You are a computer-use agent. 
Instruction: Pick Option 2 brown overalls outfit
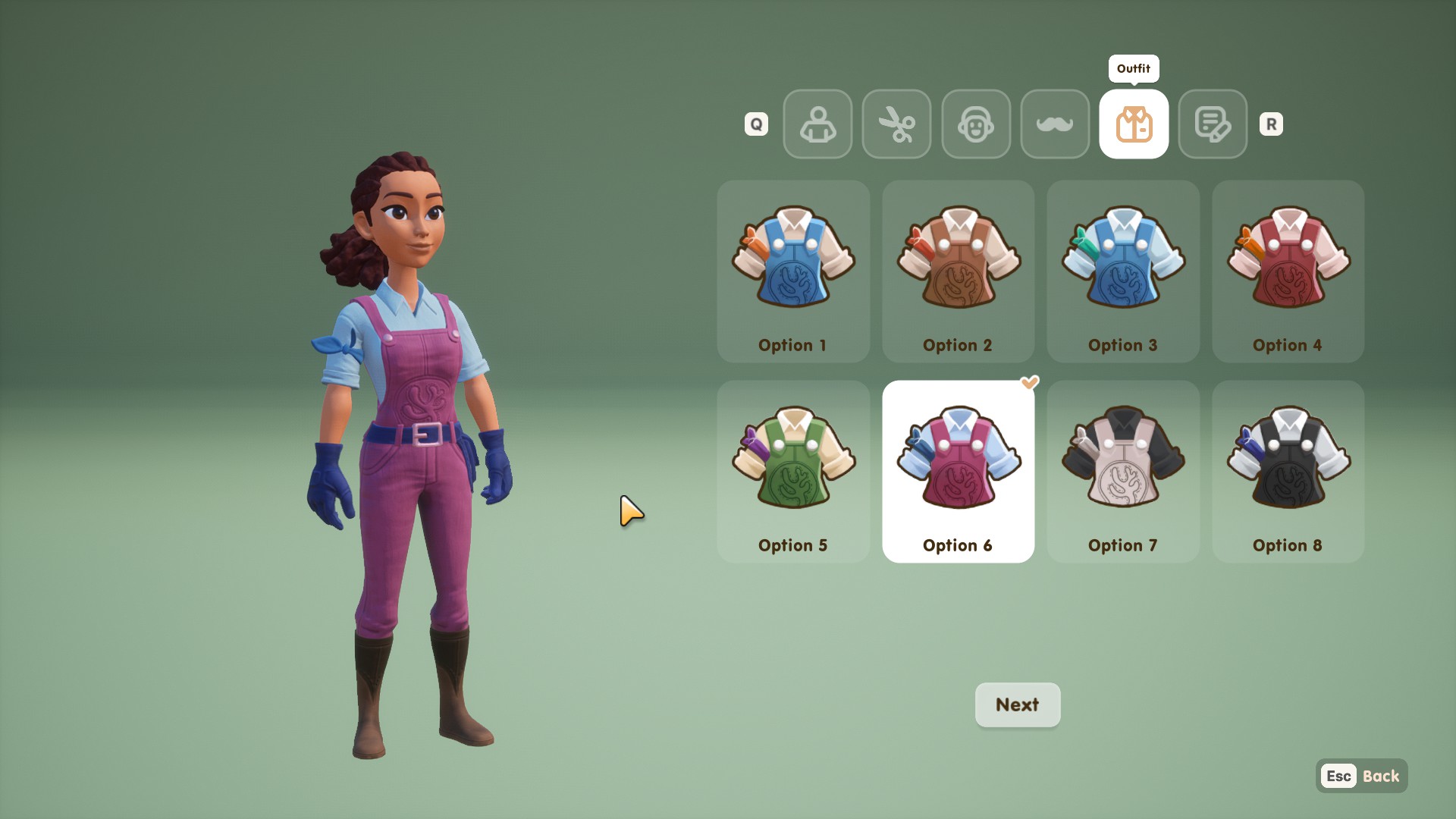click(958, 271)
